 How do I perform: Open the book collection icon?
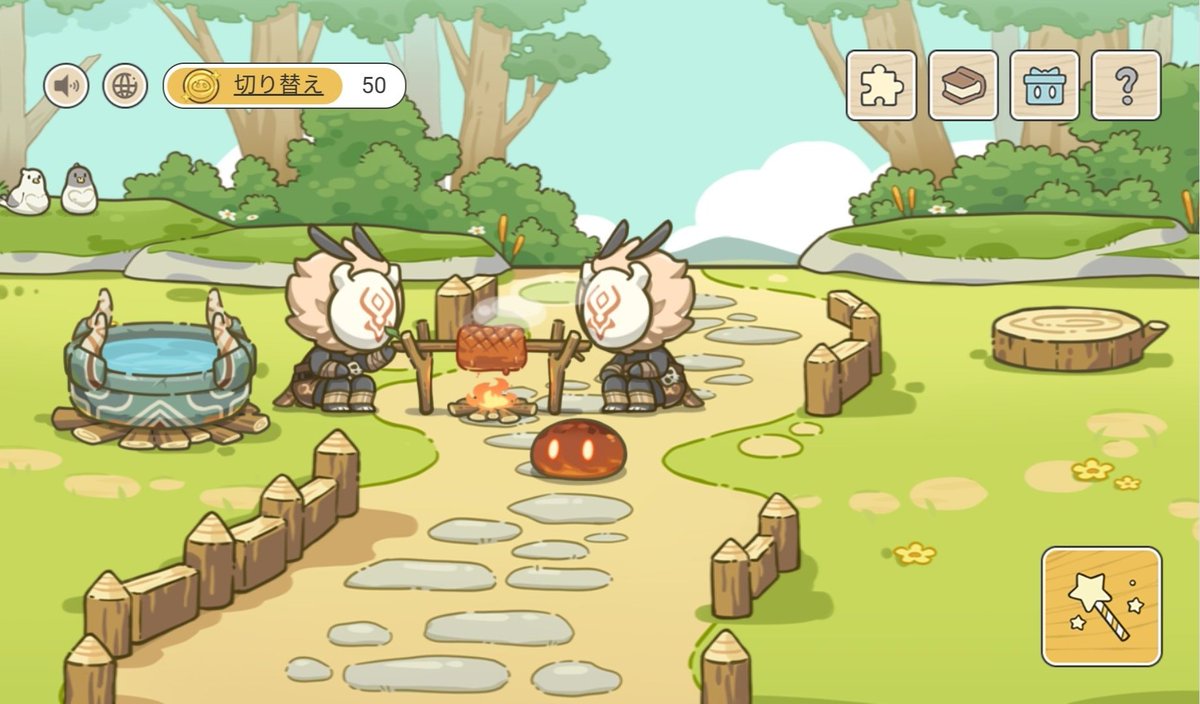[963, 86]
